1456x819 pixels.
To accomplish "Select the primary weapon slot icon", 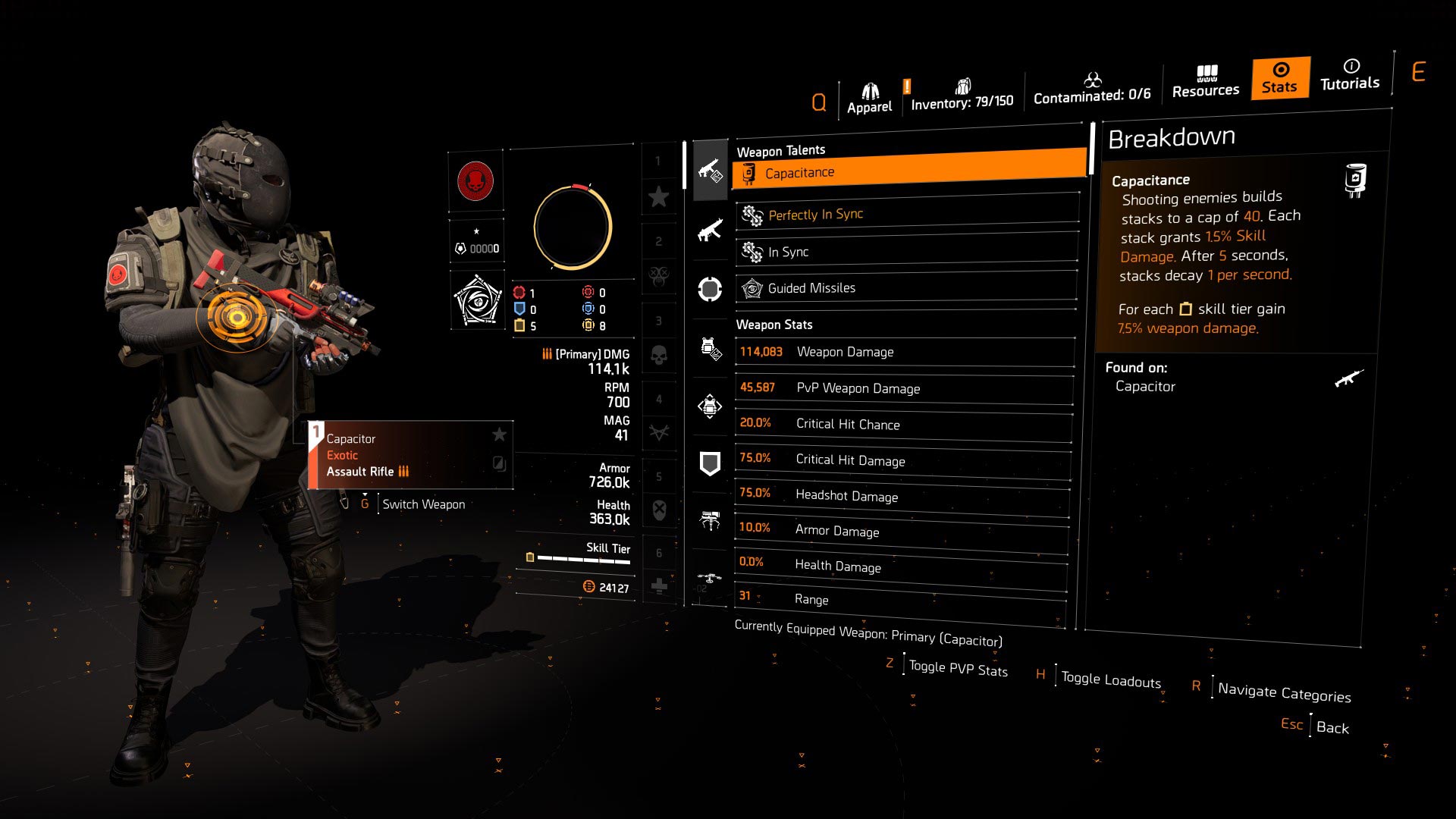I will point(710,171).
